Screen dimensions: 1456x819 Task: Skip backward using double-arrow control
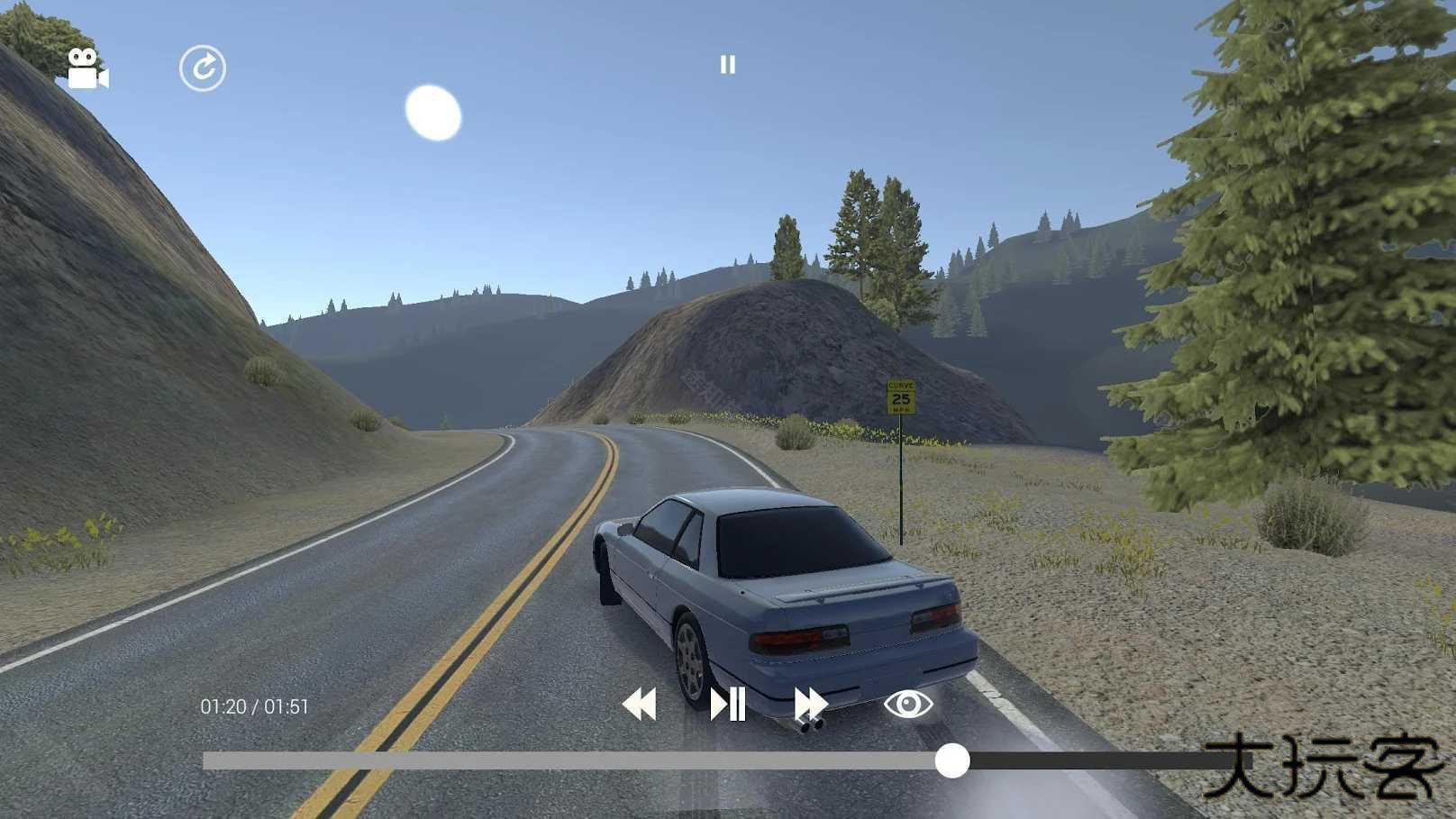coord(639,705)
